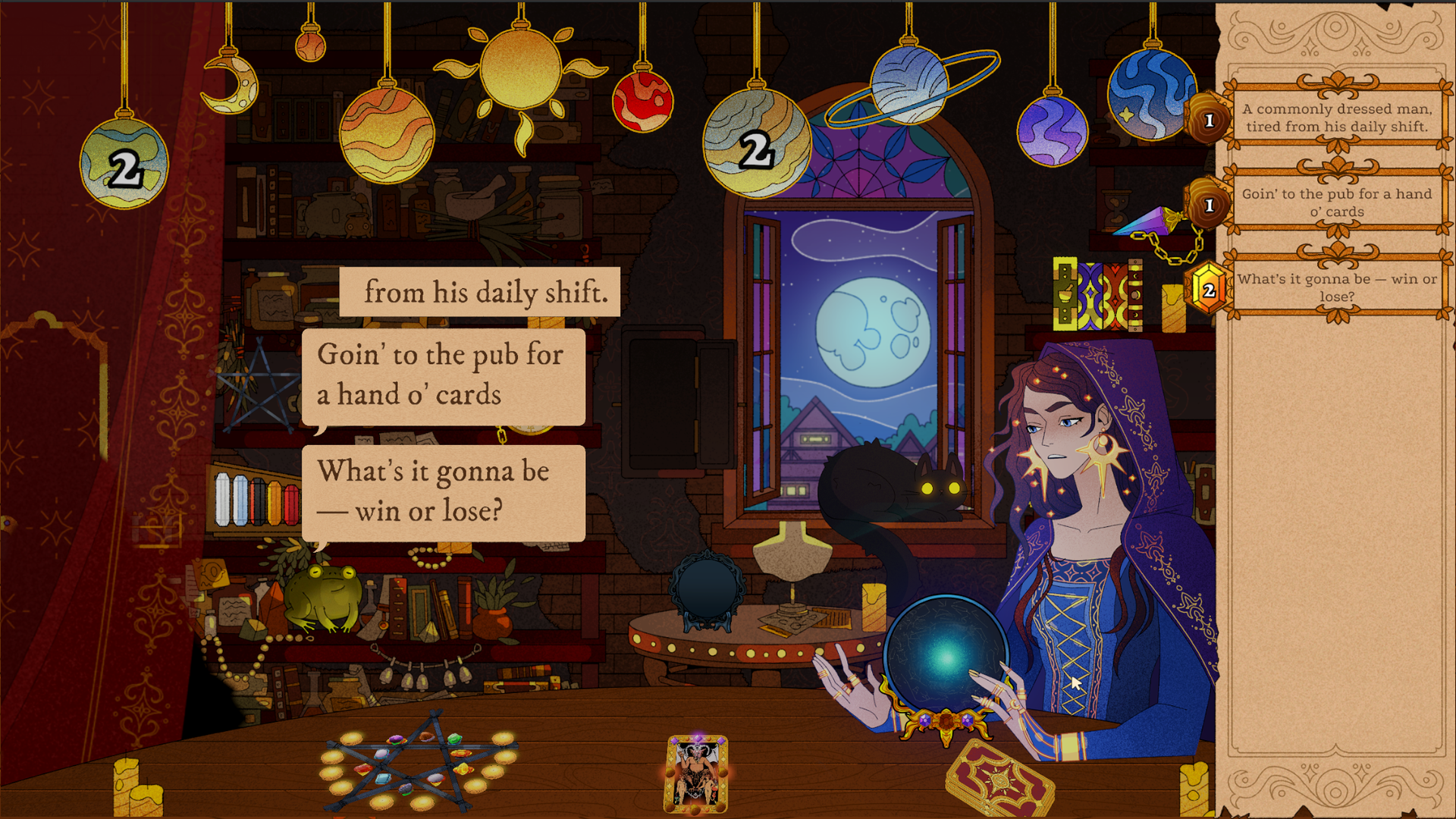Pick the face-up tarot card on the table

tap(696, 773)
